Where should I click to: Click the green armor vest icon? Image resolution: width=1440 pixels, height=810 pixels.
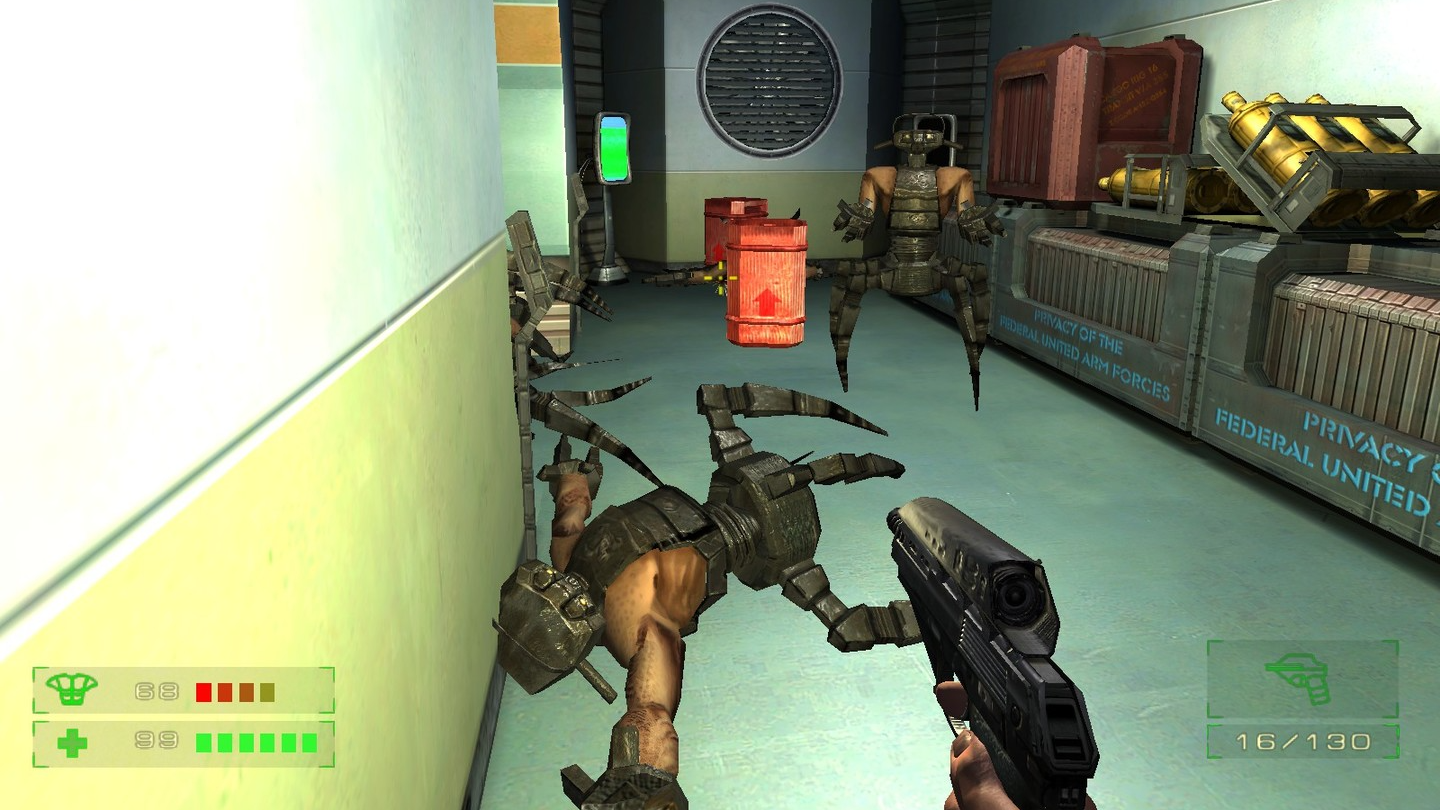pyautogui.click(x=72, y=689)
